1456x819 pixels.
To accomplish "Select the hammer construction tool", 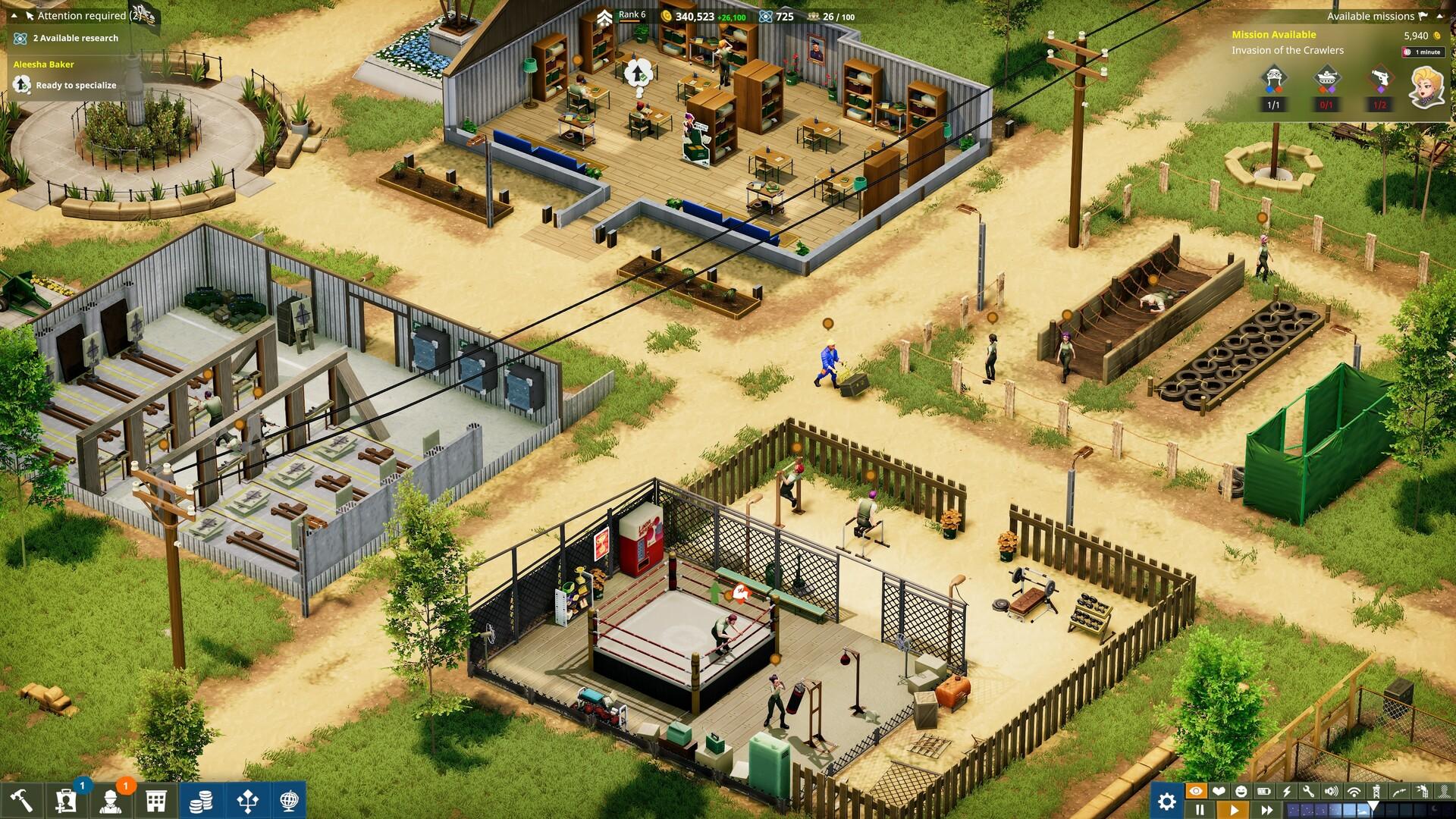I will [x=21, y=801].
